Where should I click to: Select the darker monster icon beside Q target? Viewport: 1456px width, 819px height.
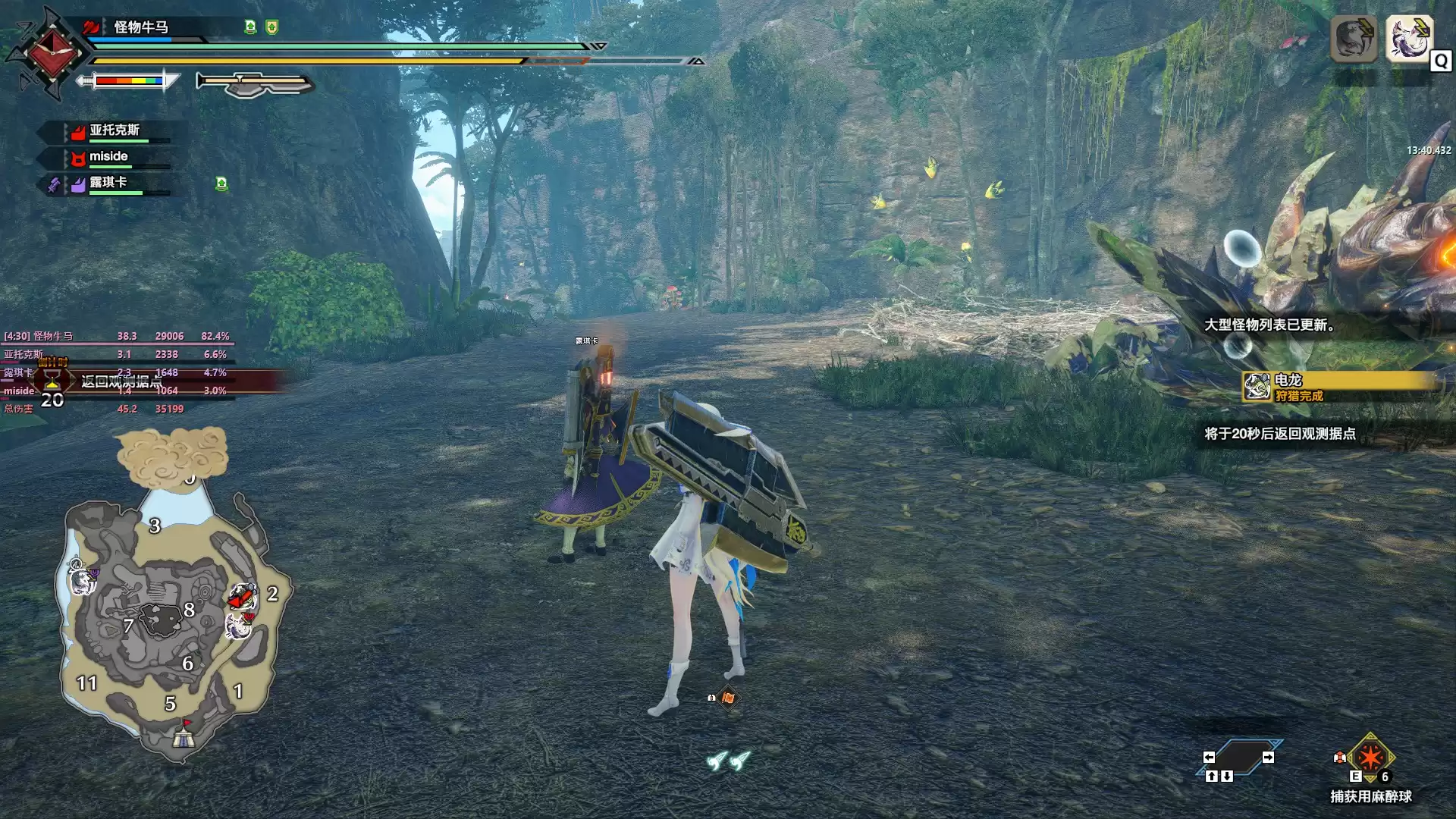click(1354, 38)
